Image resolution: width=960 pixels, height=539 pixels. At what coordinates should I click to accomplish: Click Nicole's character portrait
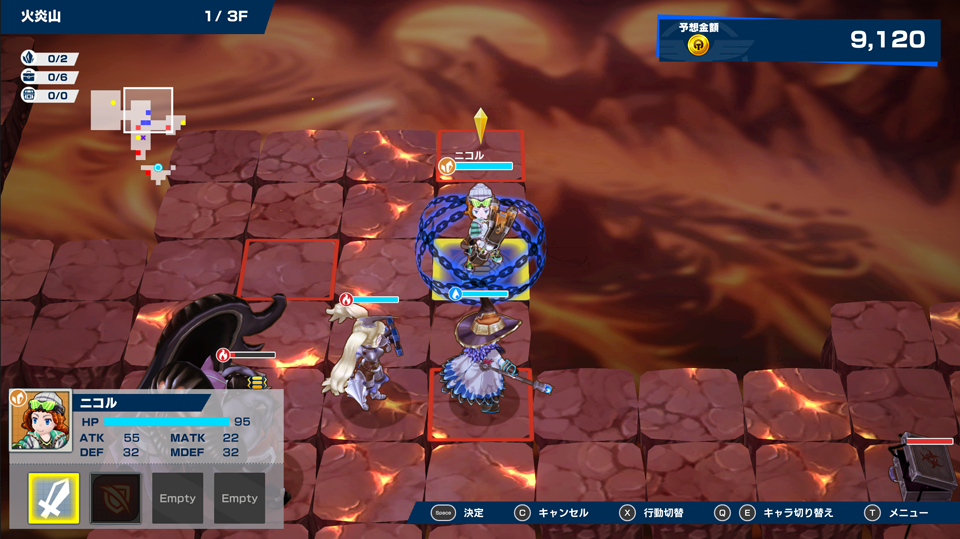tap(40, 421)
